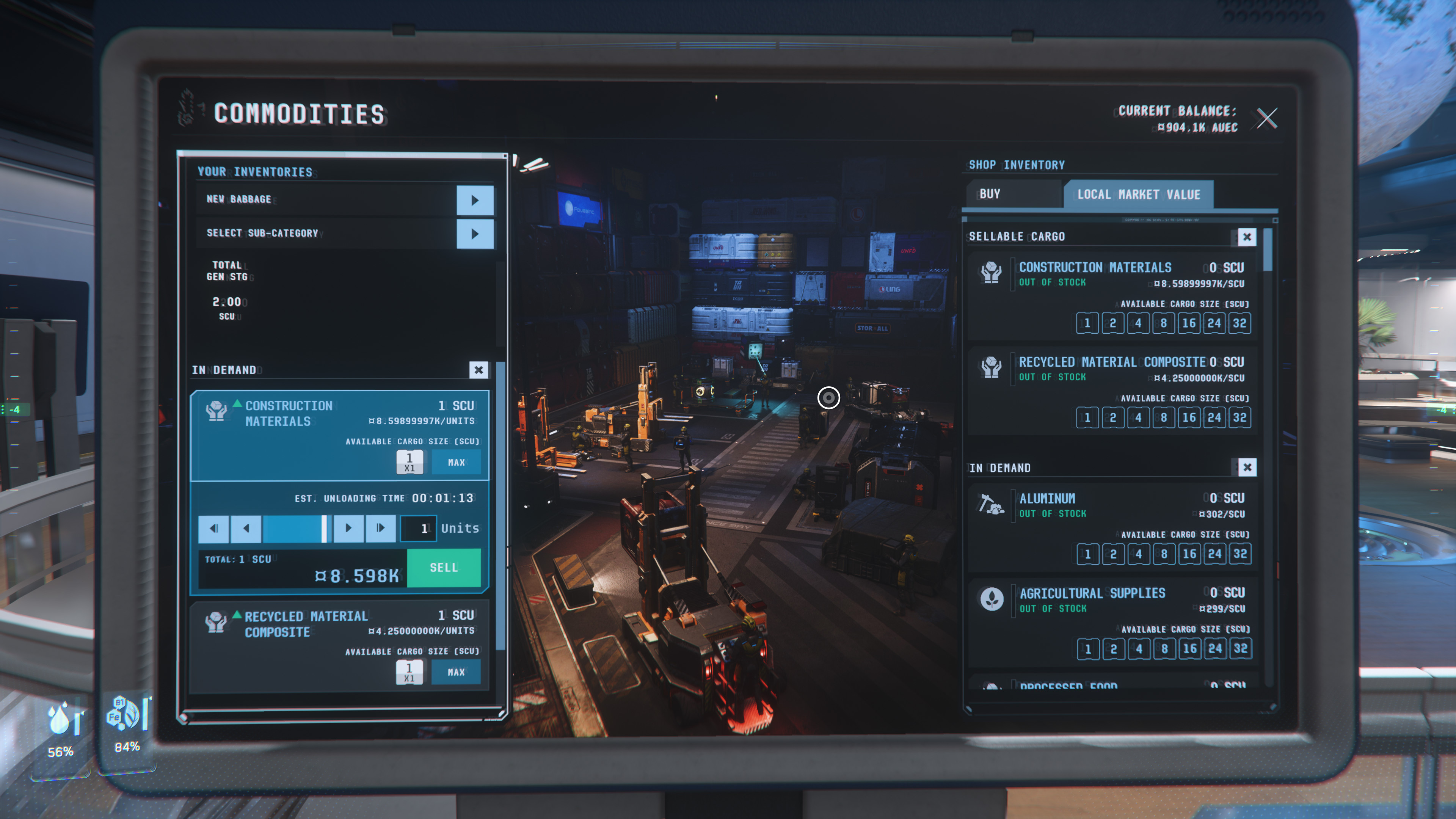Collapse your In Demand list
Viewport: 1456px width, 819px height.
click(x=478, y=370)
